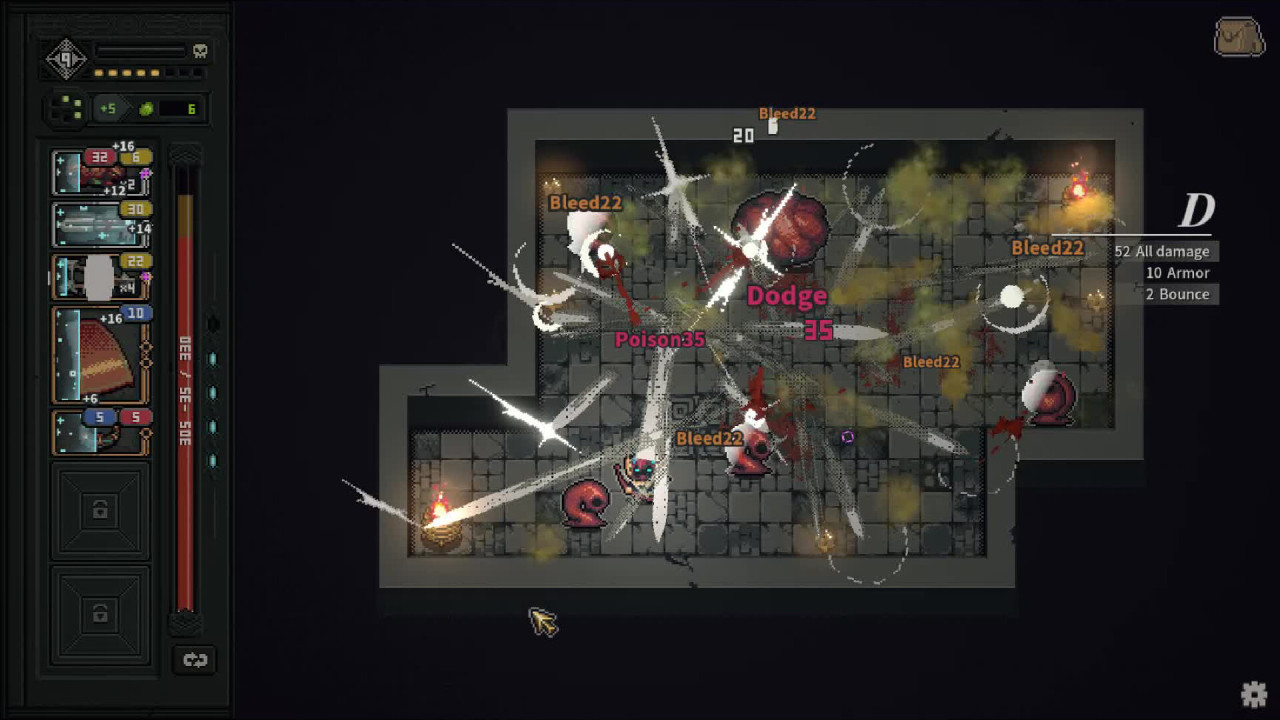The width and height of the screenshot is (1280, 720).
Task: Select the 10 Armor stat label
Action: click(x=1176, y=272)
